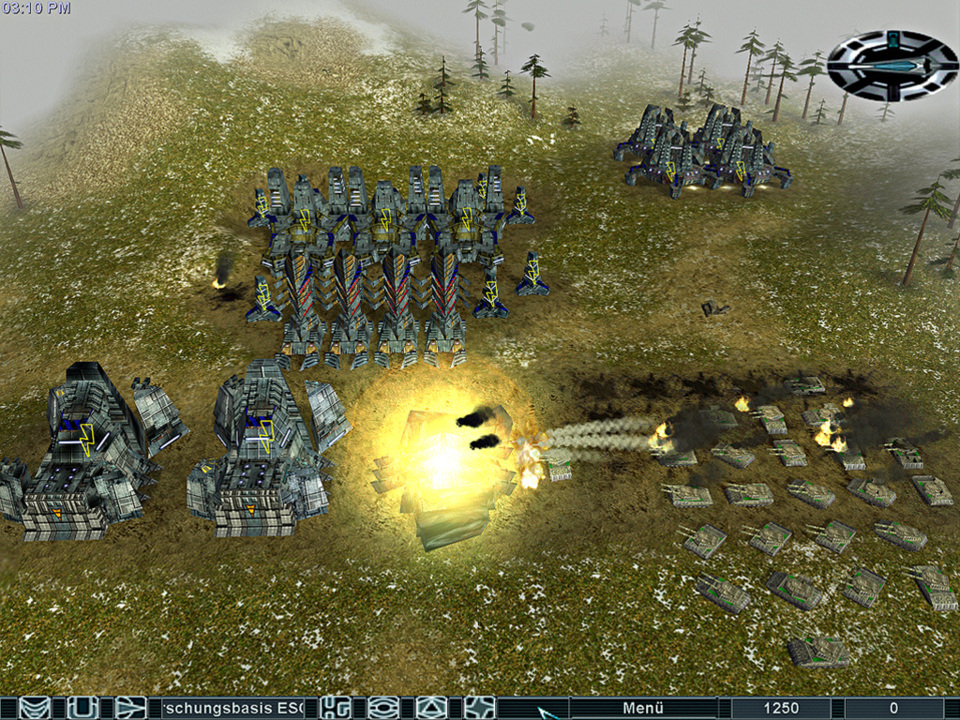Screen dimensions: 960x720
Task: Click the Forschungsbasis name label
Action: point(238,708)
